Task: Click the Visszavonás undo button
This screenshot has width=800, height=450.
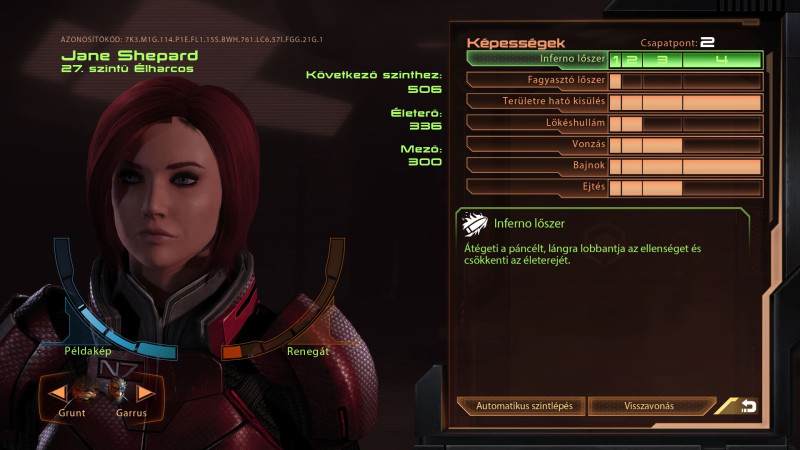Action: click(x=649, y=407)
